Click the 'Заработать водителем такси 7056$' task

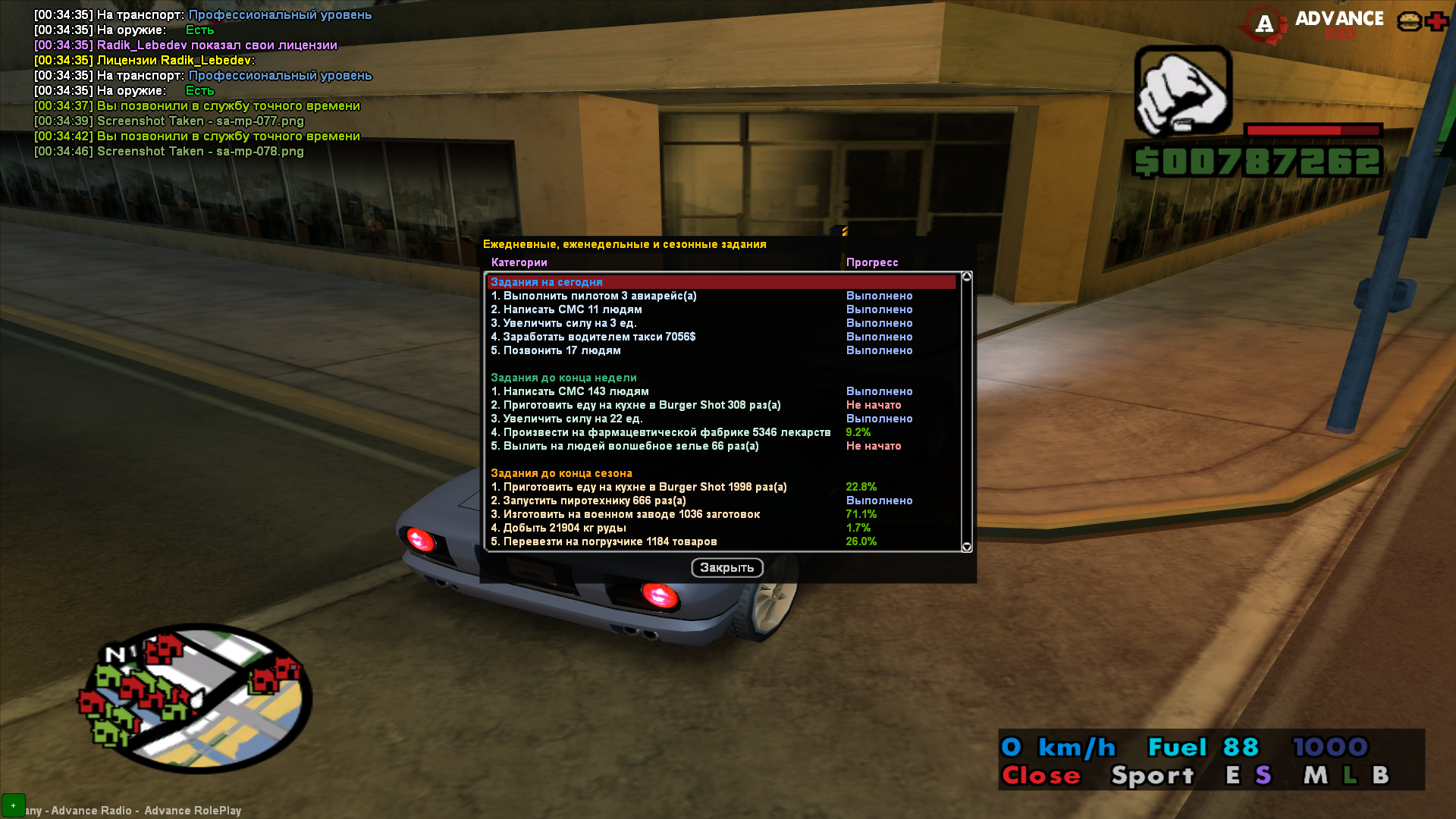[592, 337]
